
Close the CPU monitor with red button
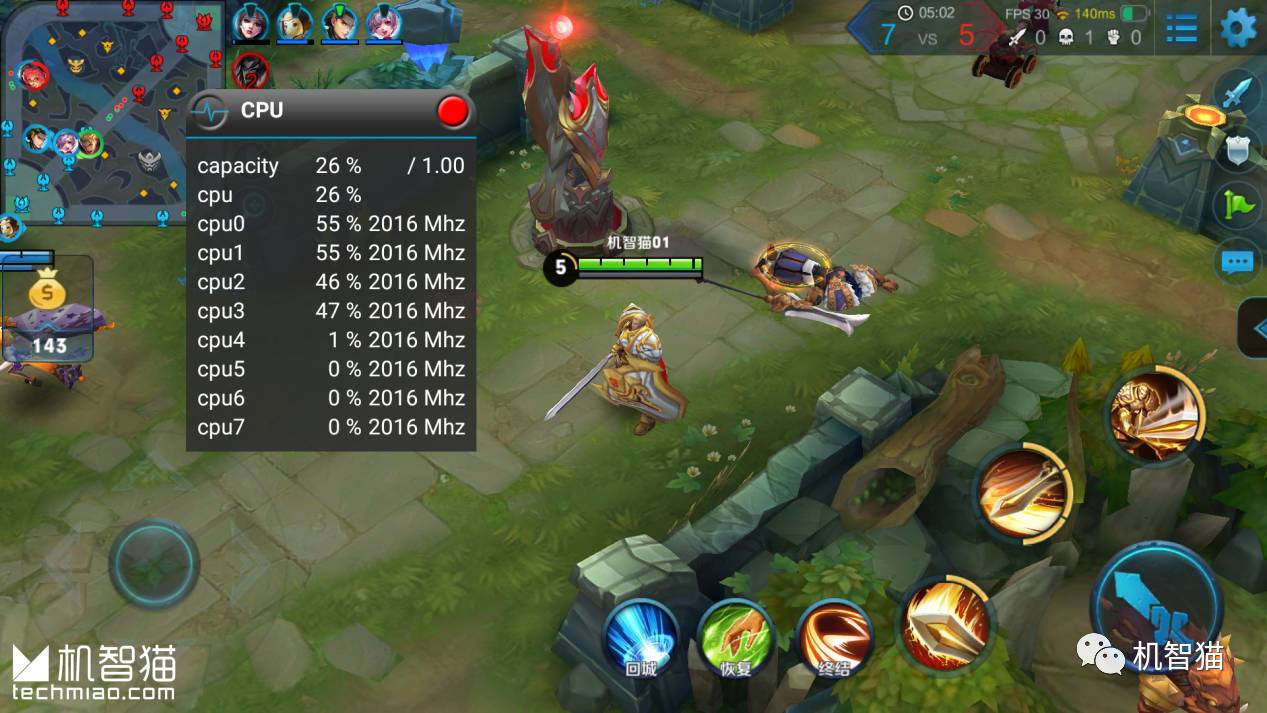tap(453, 111)
